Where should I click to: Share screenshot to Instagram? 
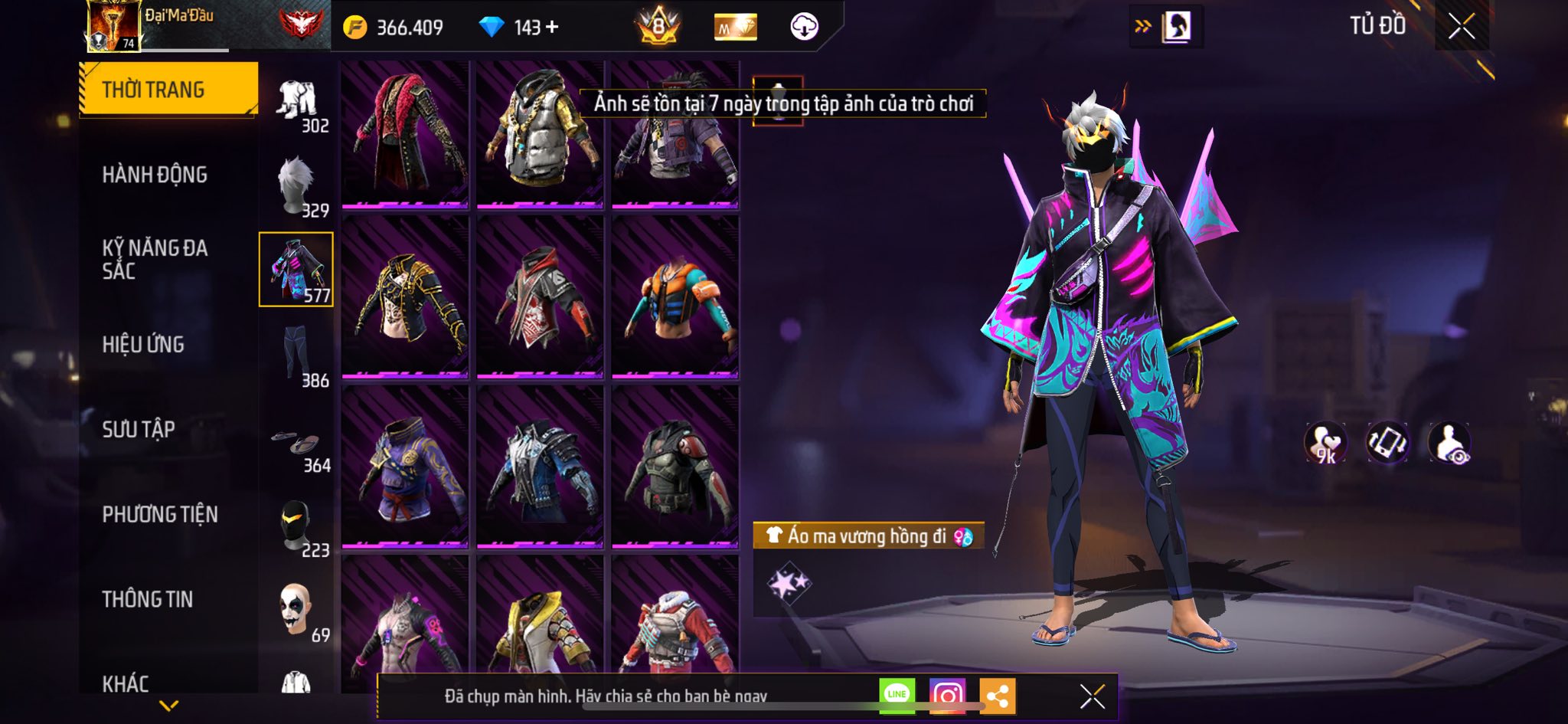click(x=947, y=695)
